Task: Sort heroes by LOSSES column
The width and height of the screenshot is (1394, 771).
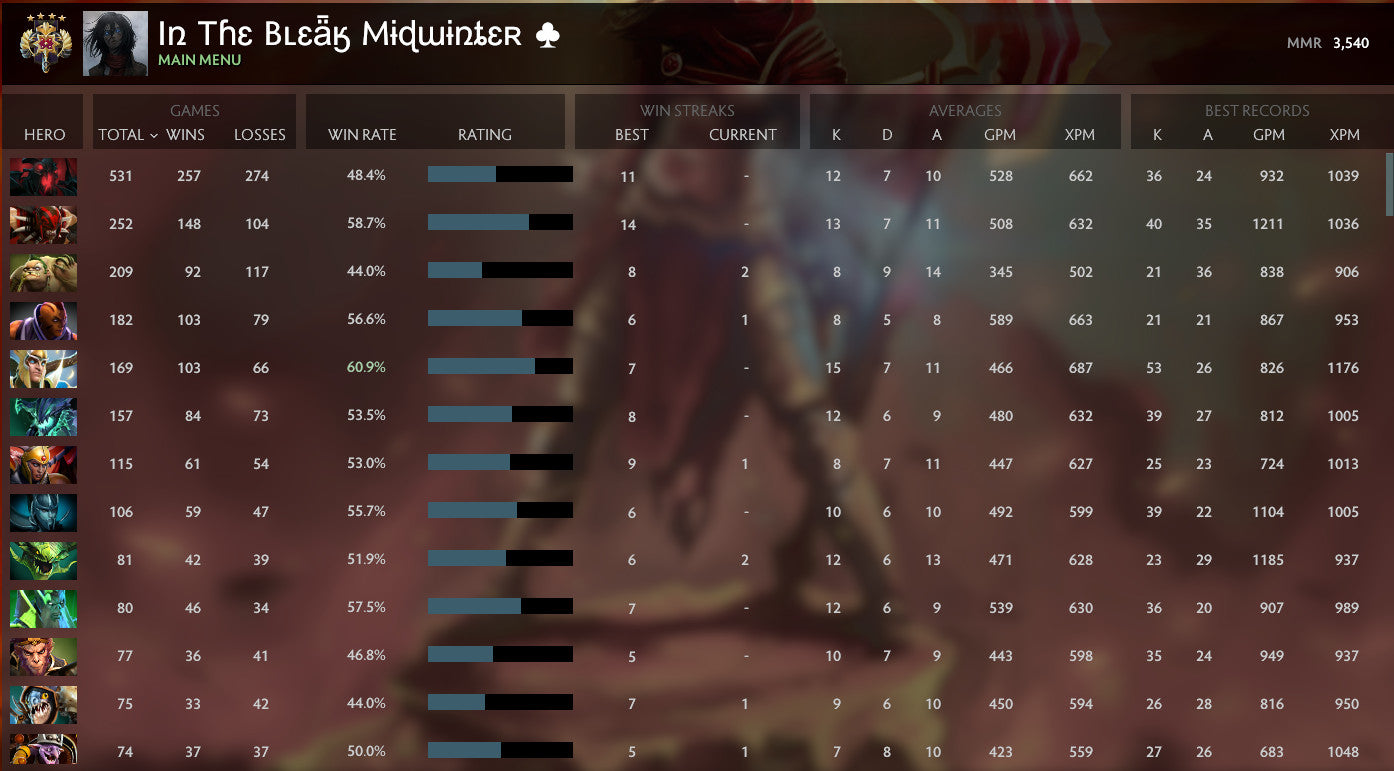Action: coord(260,134)
